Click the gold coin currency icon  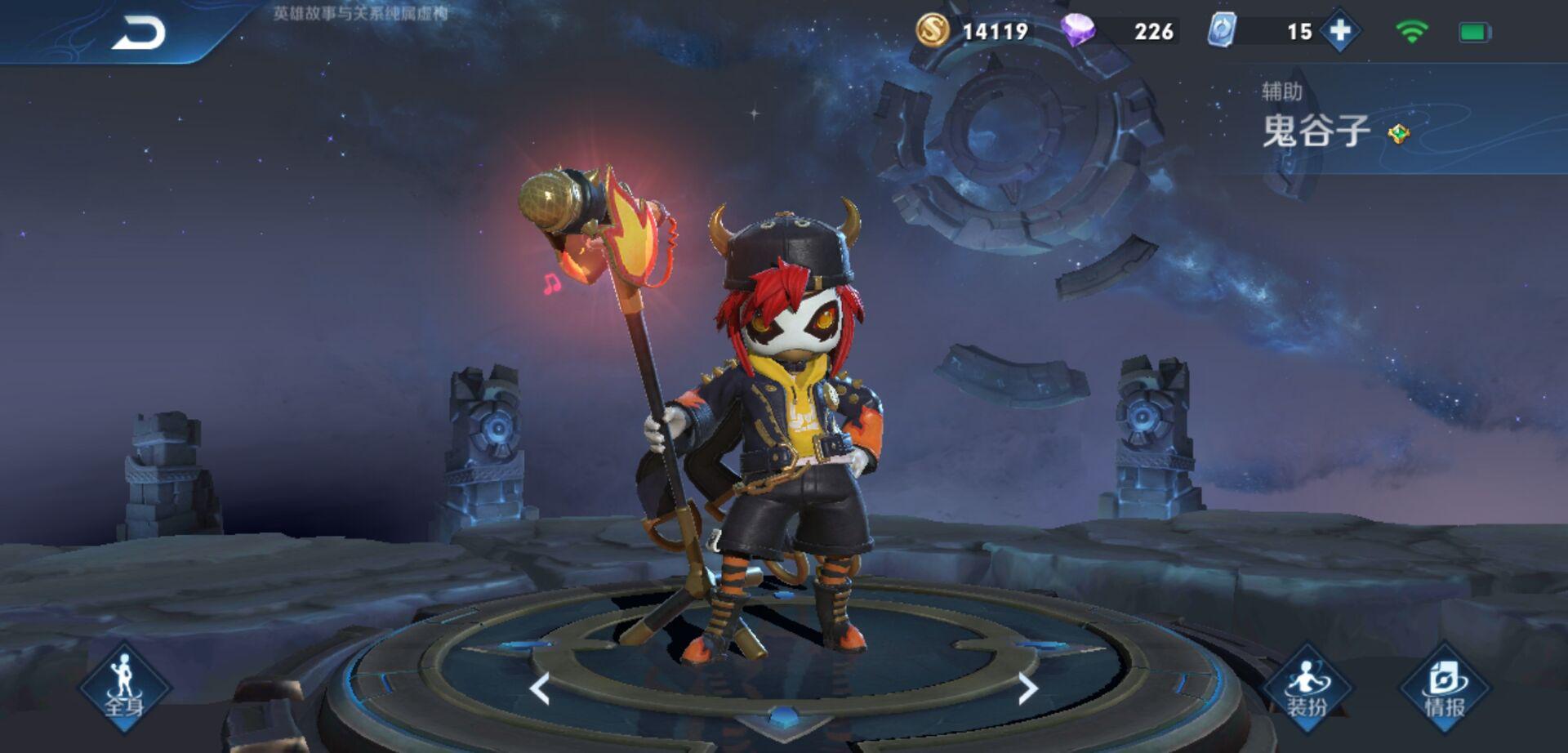coord(932,30)
